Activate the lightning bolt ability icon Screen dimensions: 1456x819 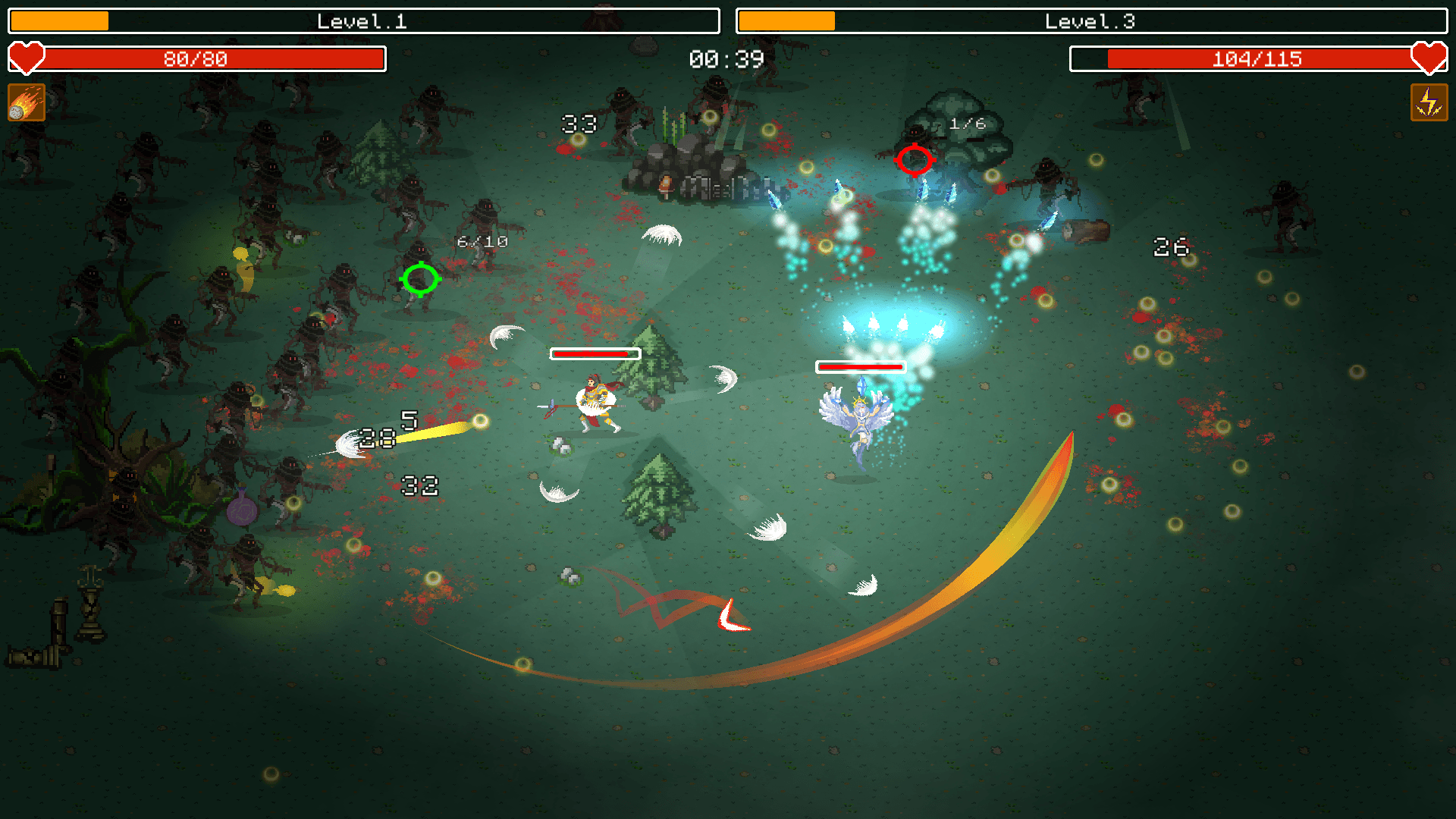pos(1428,102)
